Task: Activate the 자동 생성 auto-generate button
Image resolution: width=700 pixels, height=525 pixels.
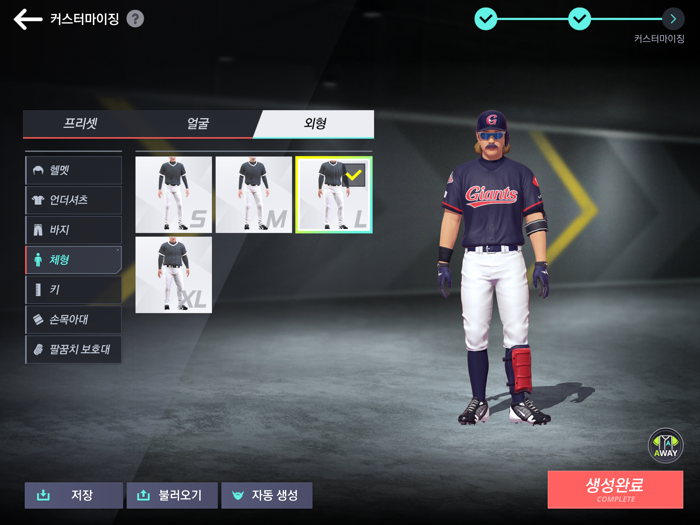Action: (267, 495)
